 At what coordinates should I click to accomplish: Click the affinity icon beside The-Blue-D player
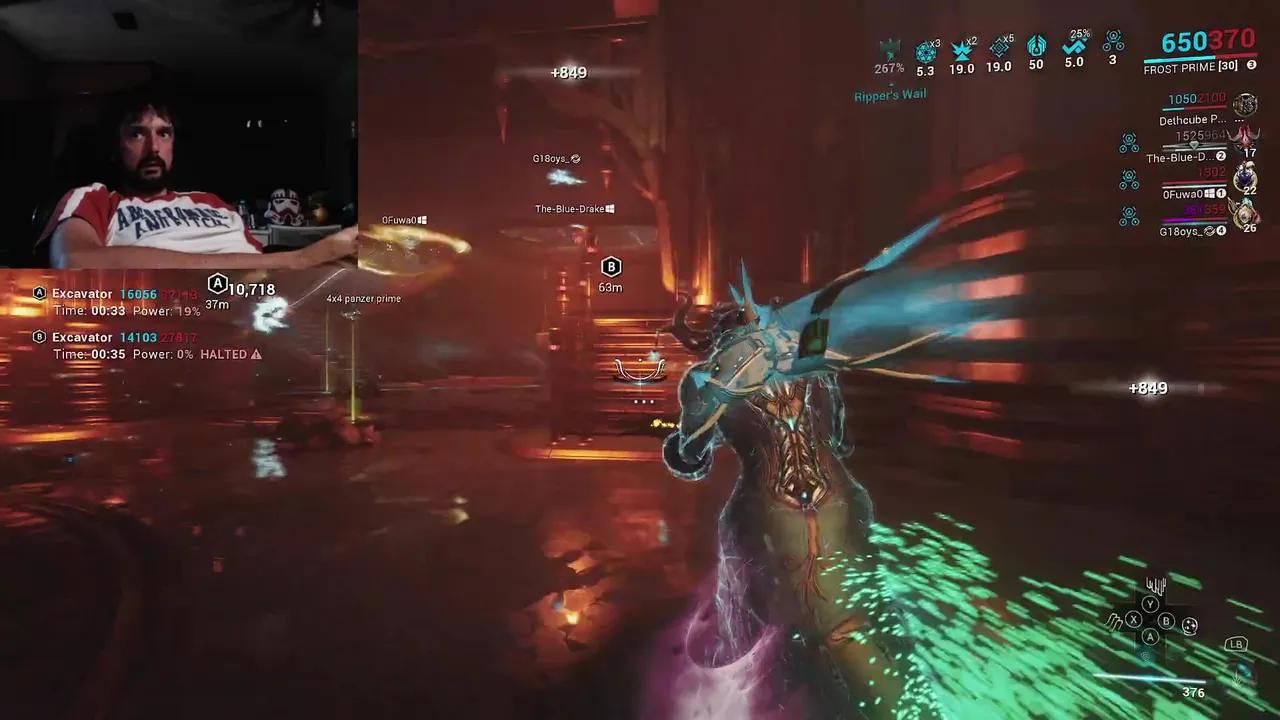coord(1129,142)
